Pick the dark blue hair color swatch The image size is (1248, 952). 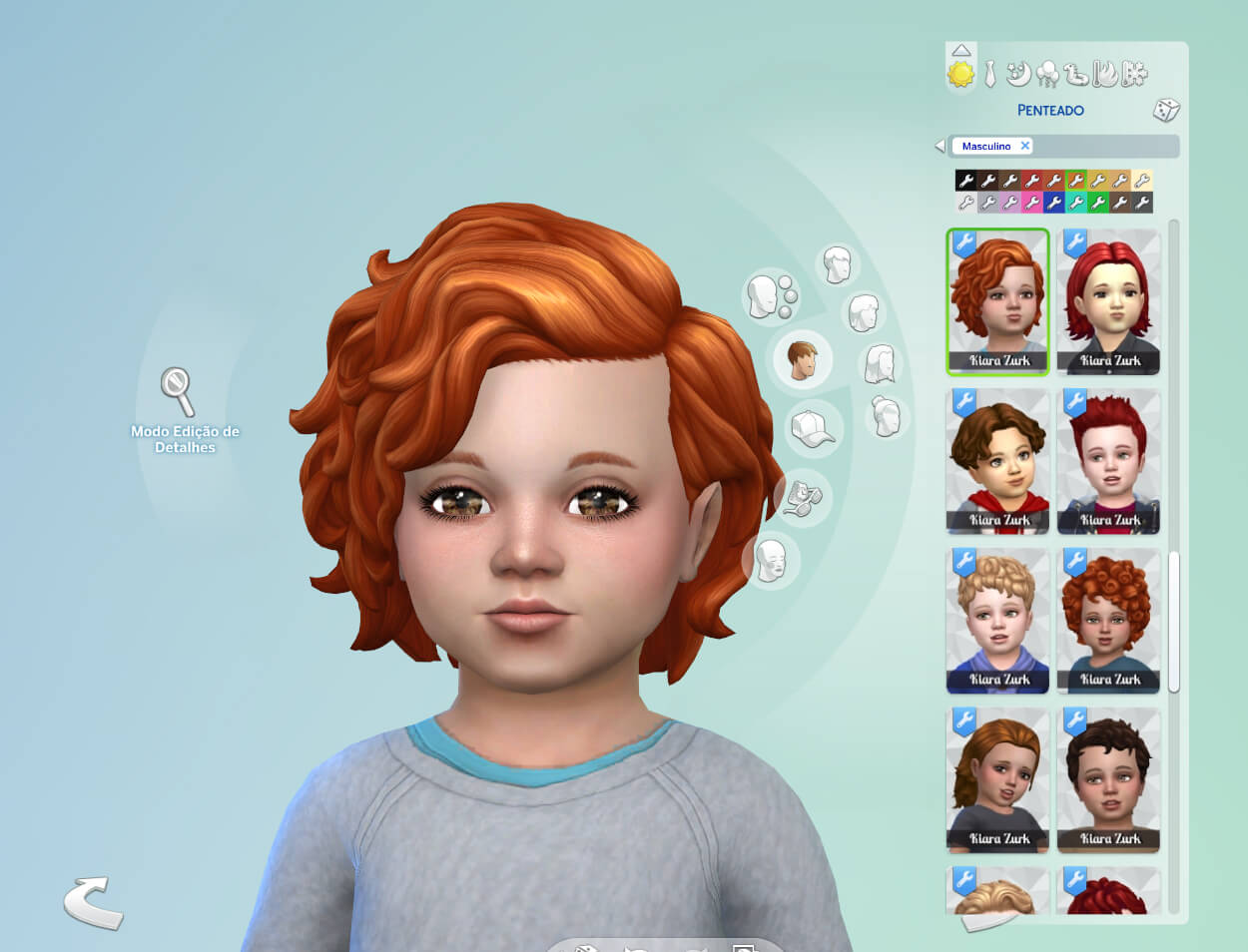(1054, 203)
